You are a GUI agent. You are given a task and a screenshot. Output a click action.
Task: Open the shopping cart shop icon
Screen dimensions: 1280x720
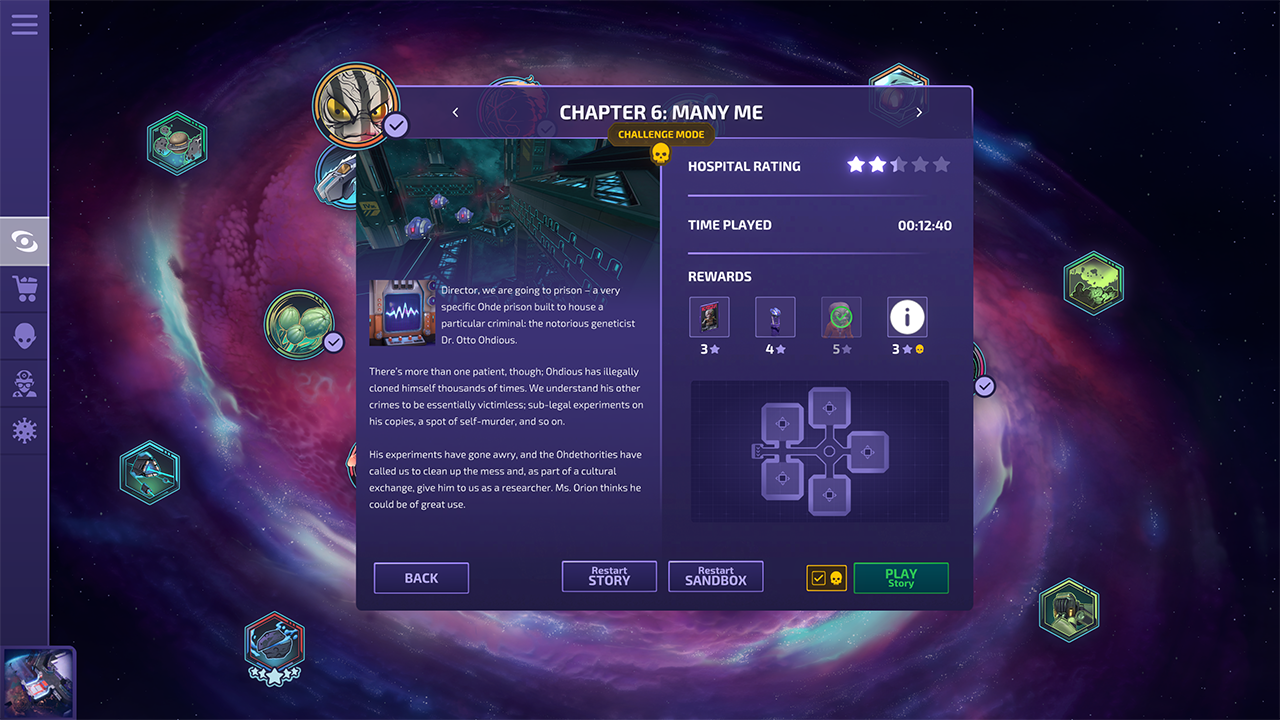click(24, 289)
